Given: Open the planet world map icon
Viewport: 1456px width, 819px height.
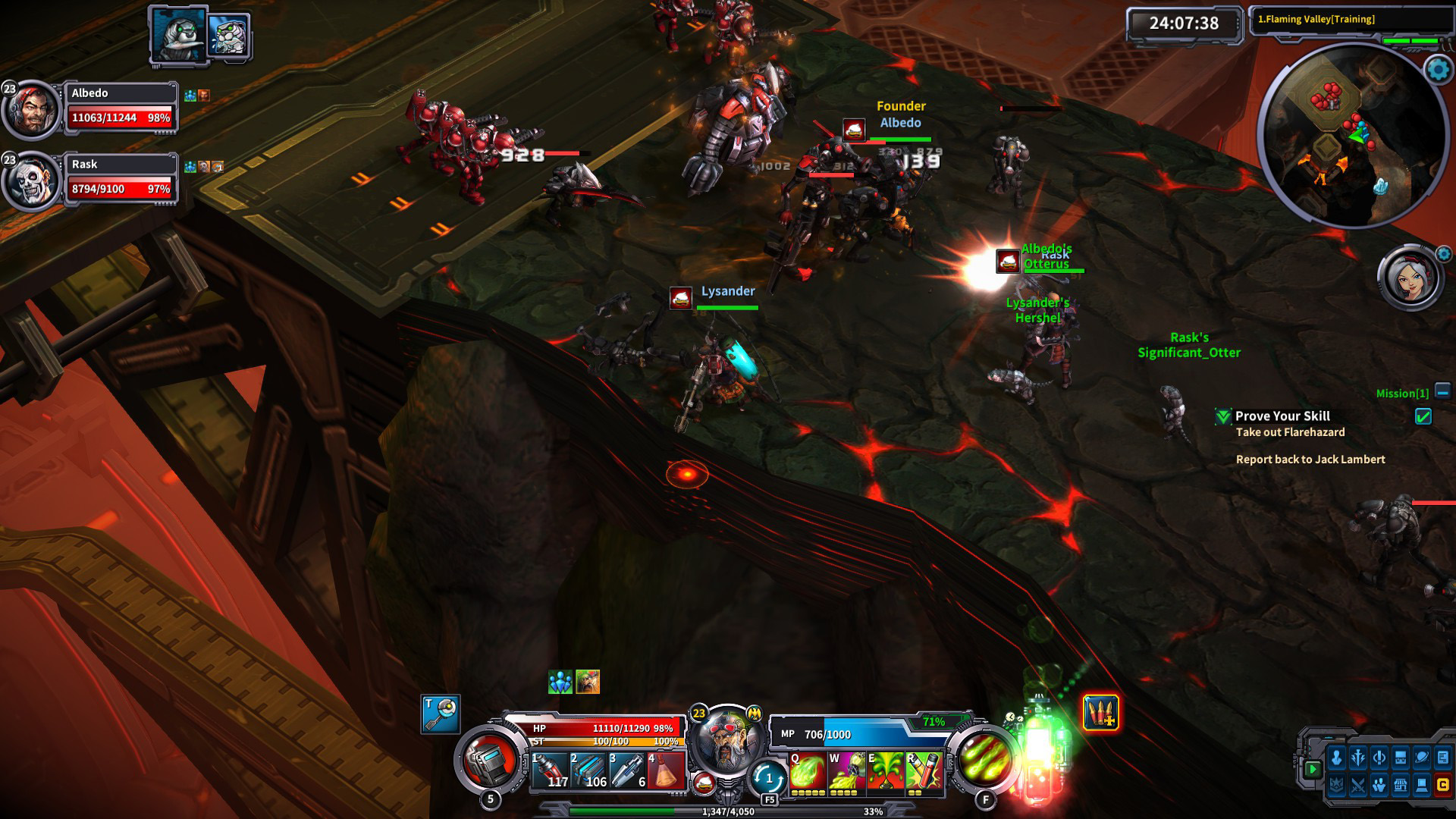Looking at the screenshot, I should click(1422, 758).
